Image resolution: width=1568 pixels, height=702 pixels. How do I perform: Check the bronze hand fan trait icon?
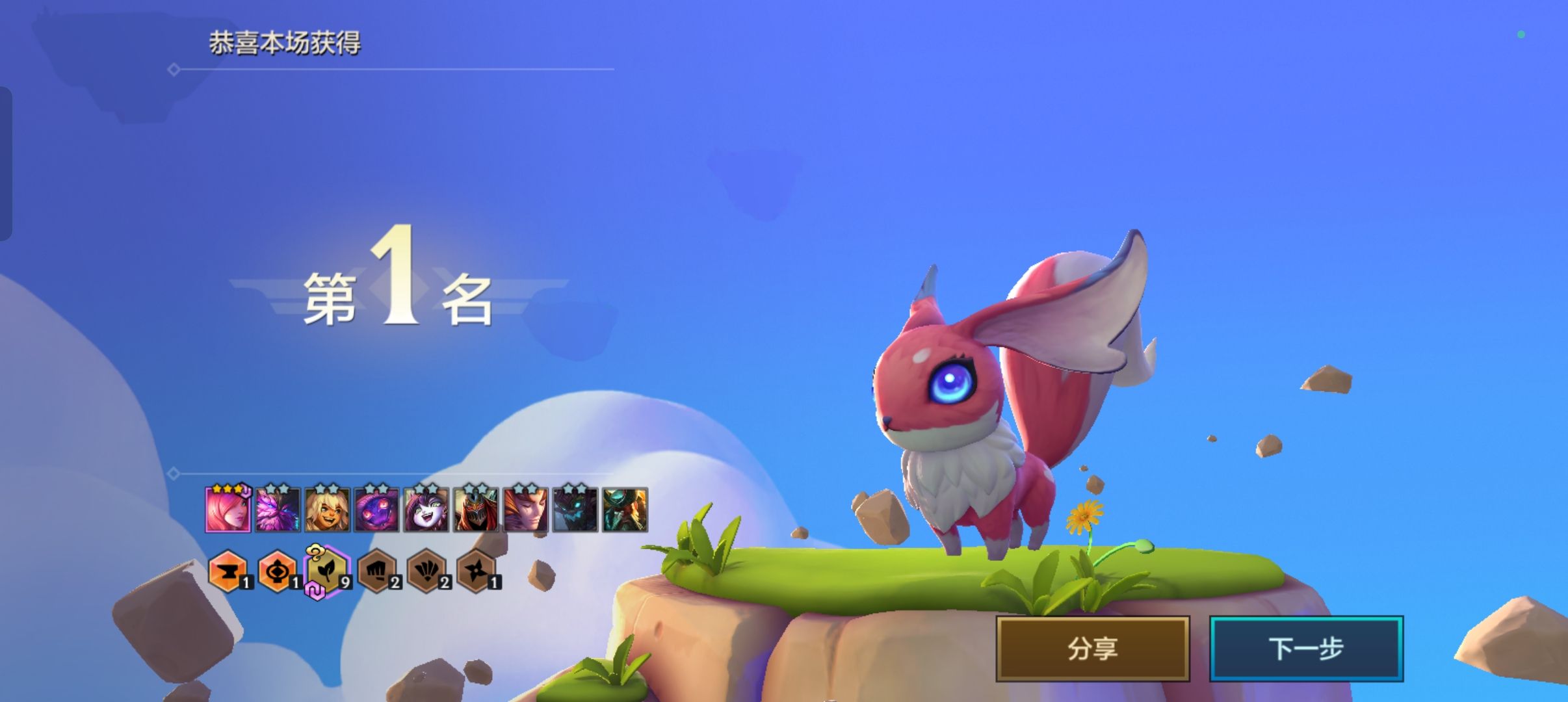tap(426, 571)
